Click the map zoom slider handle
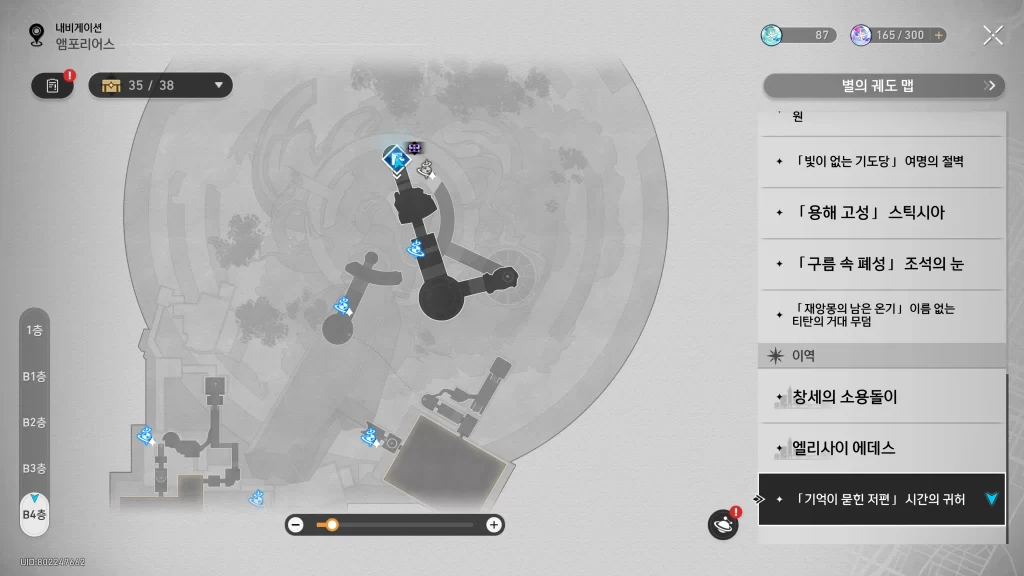This screenshot has width=1024, height=576. point(332,525)
